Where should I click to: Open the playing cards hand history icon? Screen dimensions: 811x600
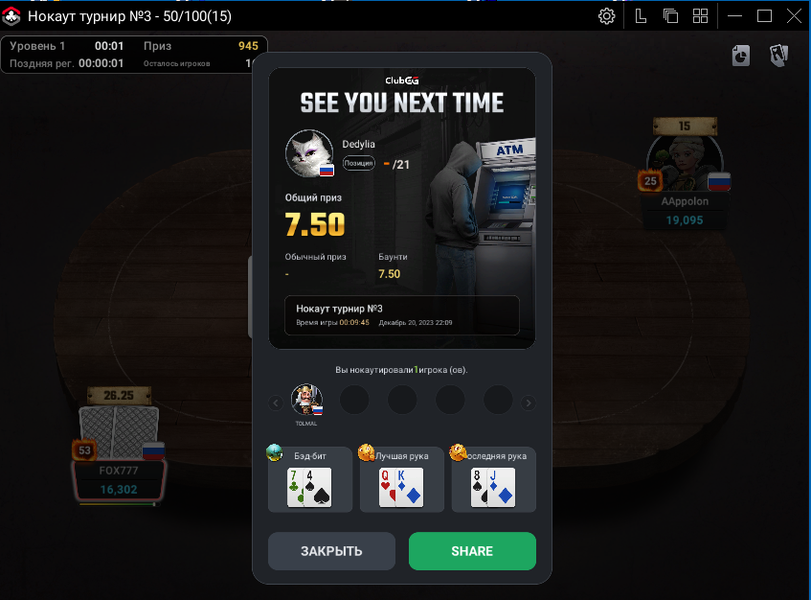778,56
